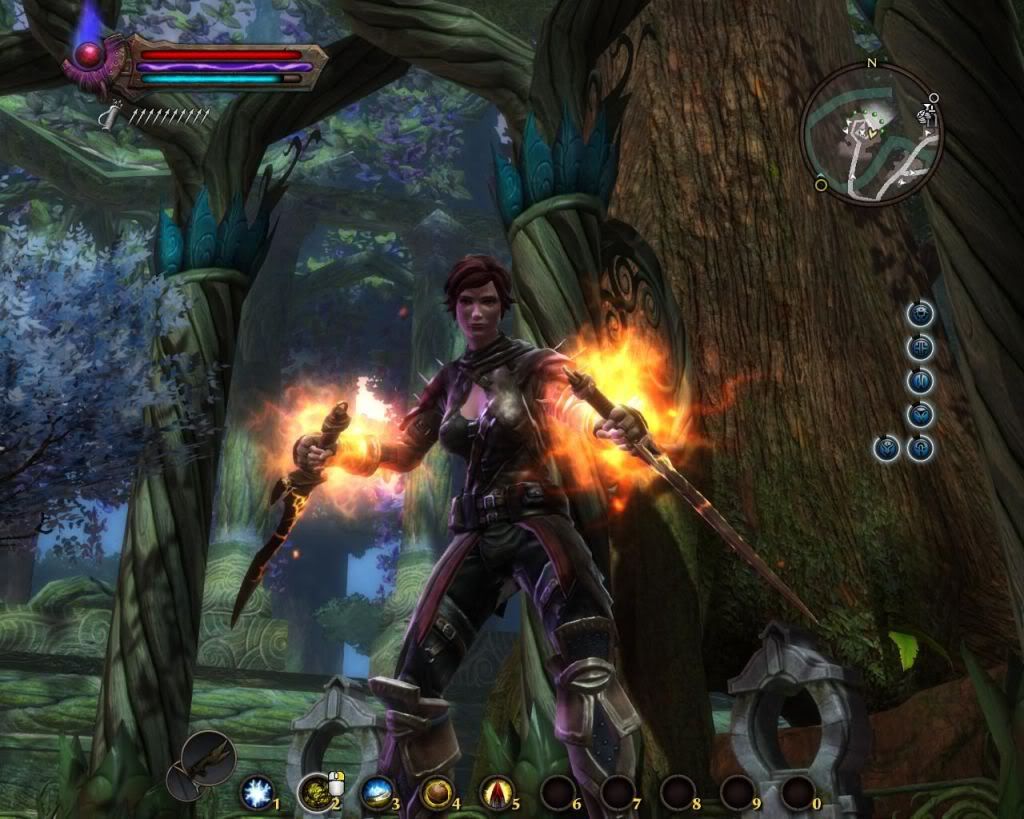Trigger the blue sphere ability in slot 3
Viewport: 1024px width, 819px height.
tap(376, 793)
